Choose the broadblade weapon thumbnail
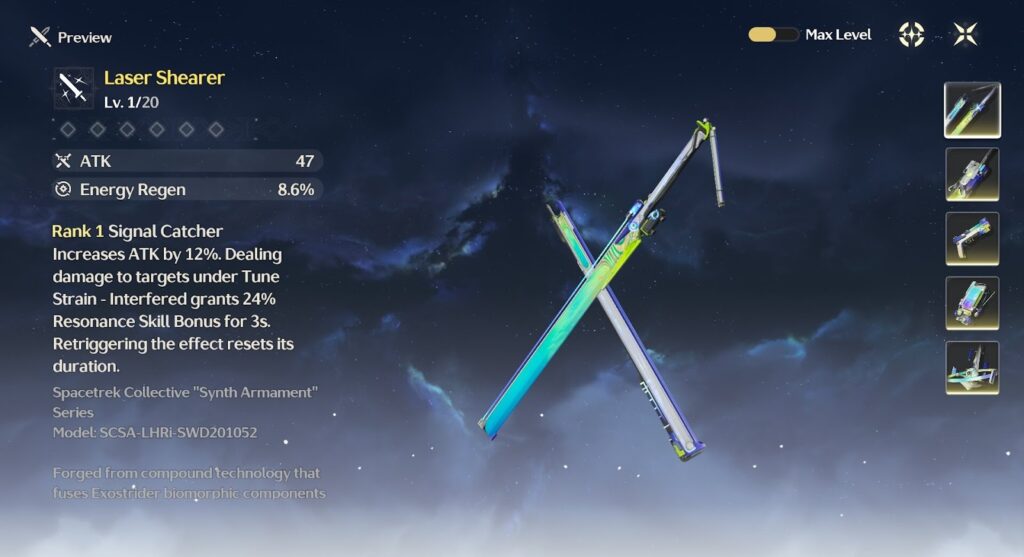Screen dimensions: 1024x557 tap(972, 175)
